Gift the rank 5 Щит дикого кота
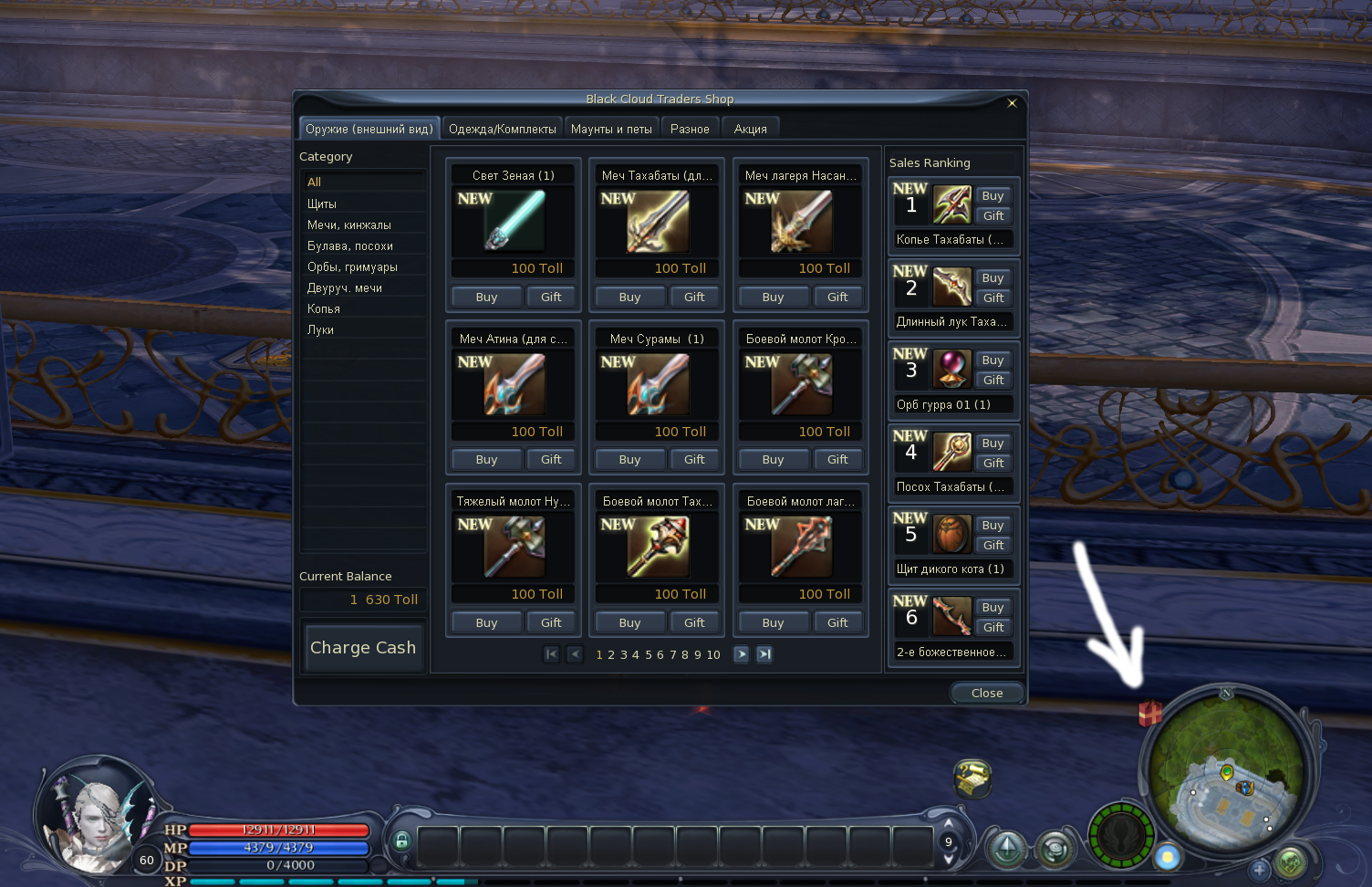The image size is (1372, 887). pos(993,545)
